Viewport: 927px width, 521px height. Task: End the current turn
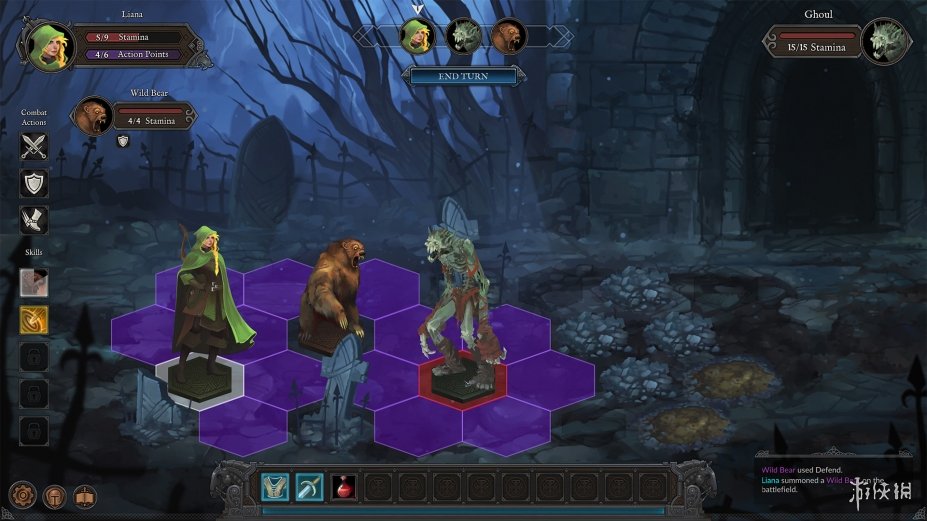[x=463, y=76]
